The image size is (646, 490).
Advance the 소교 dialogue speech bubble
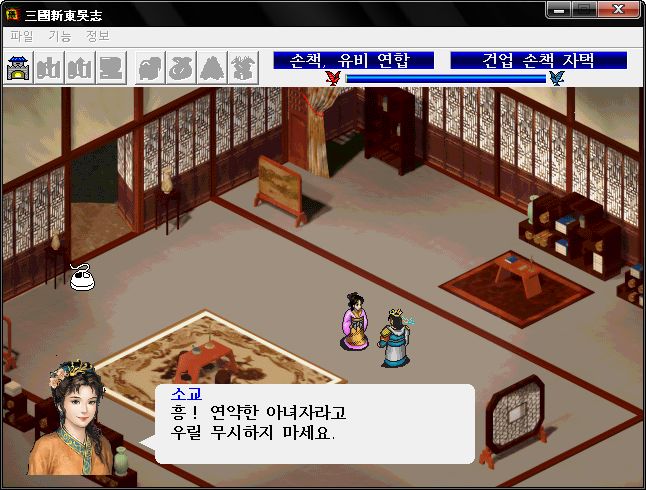(314, 424)
